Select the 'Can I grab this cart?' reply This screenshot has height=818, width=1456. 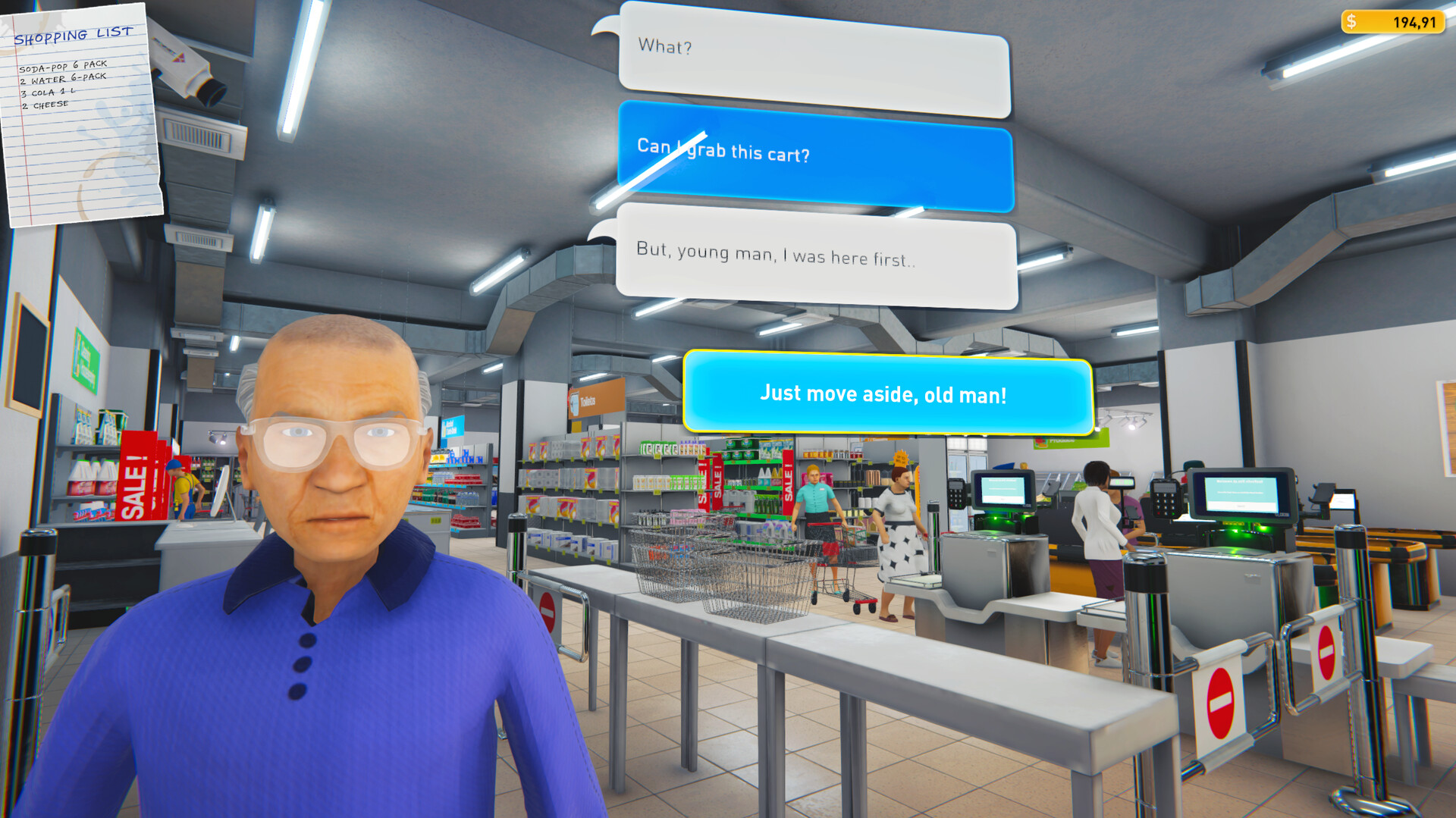click(814, 154)
